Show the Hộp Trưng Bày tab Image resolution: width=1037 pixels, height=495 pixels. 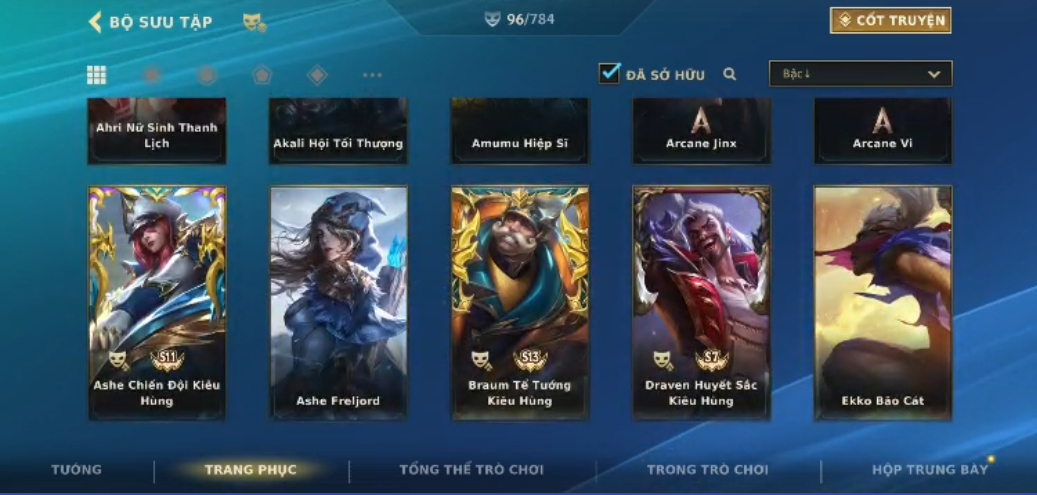coord(929,470)
